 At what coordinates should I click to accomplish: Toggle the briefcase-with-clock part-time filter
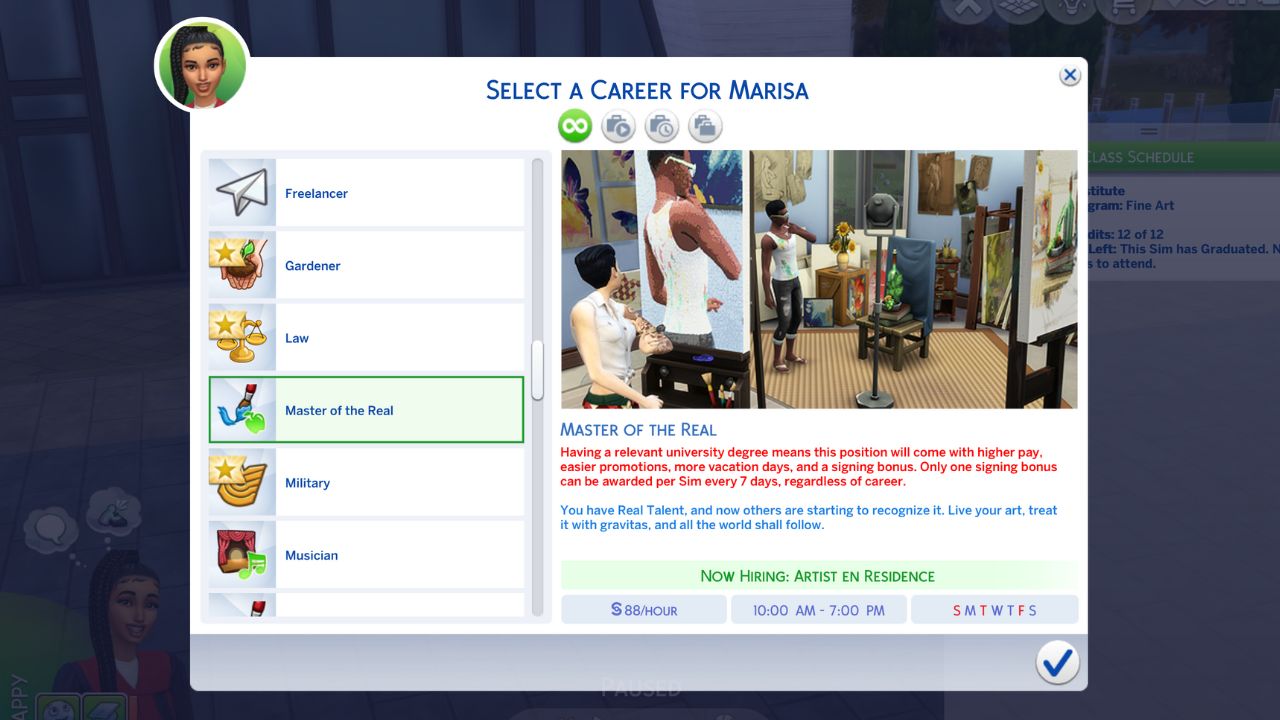(661, 126)
